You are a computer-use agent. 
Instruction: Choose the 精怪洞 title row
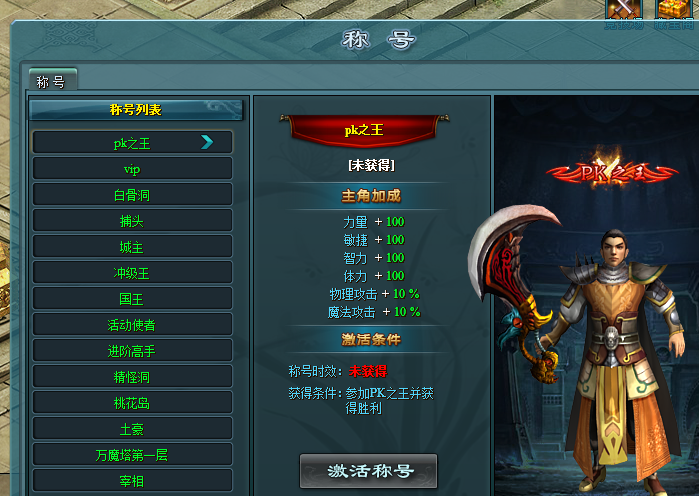132,377
